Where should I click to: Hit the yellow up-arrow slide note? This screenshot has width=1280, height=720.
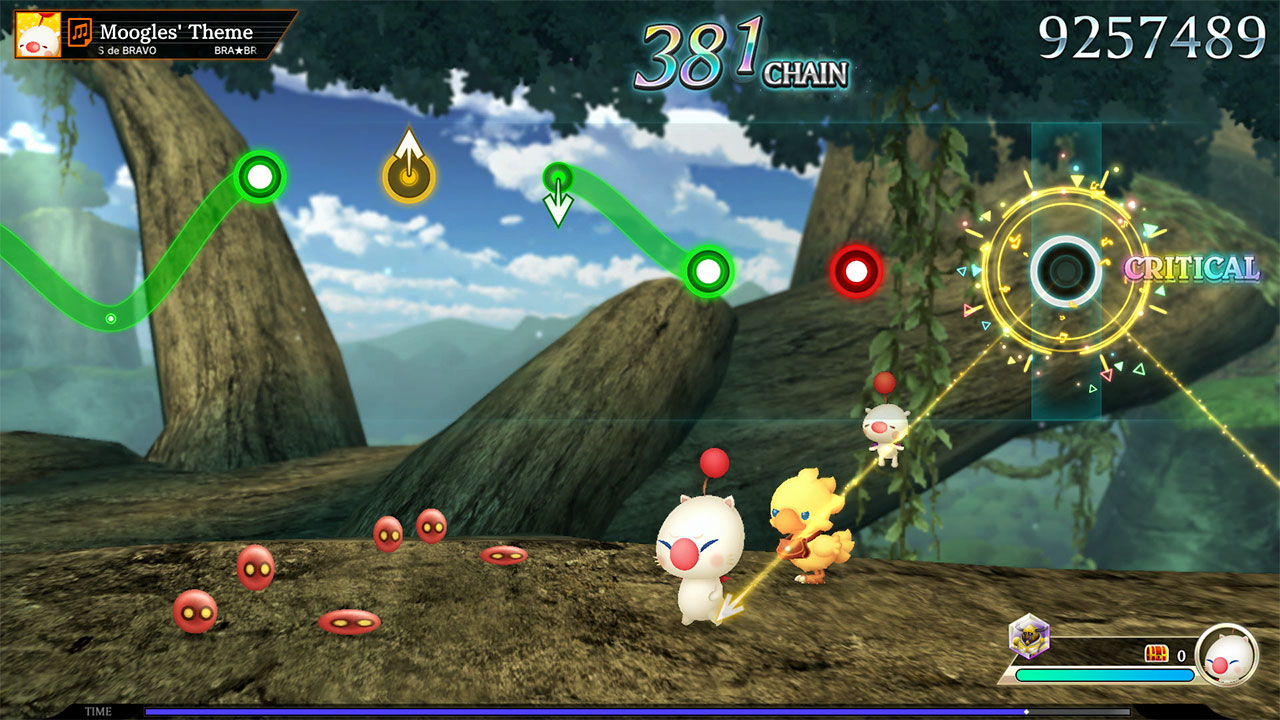408,176
